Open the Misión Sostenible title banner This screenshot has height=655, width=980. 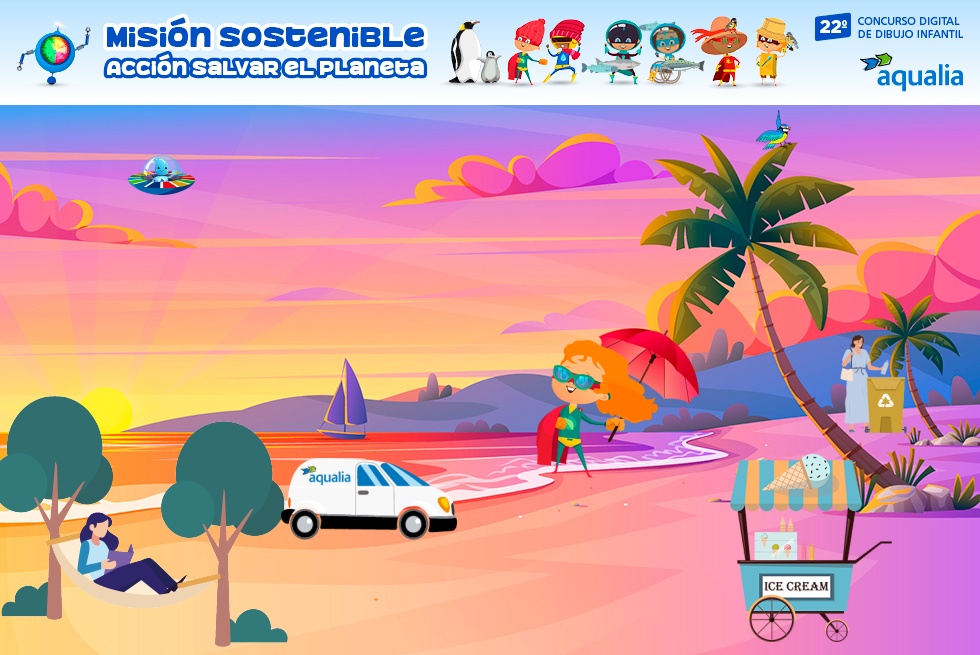(x=265, y=51)
